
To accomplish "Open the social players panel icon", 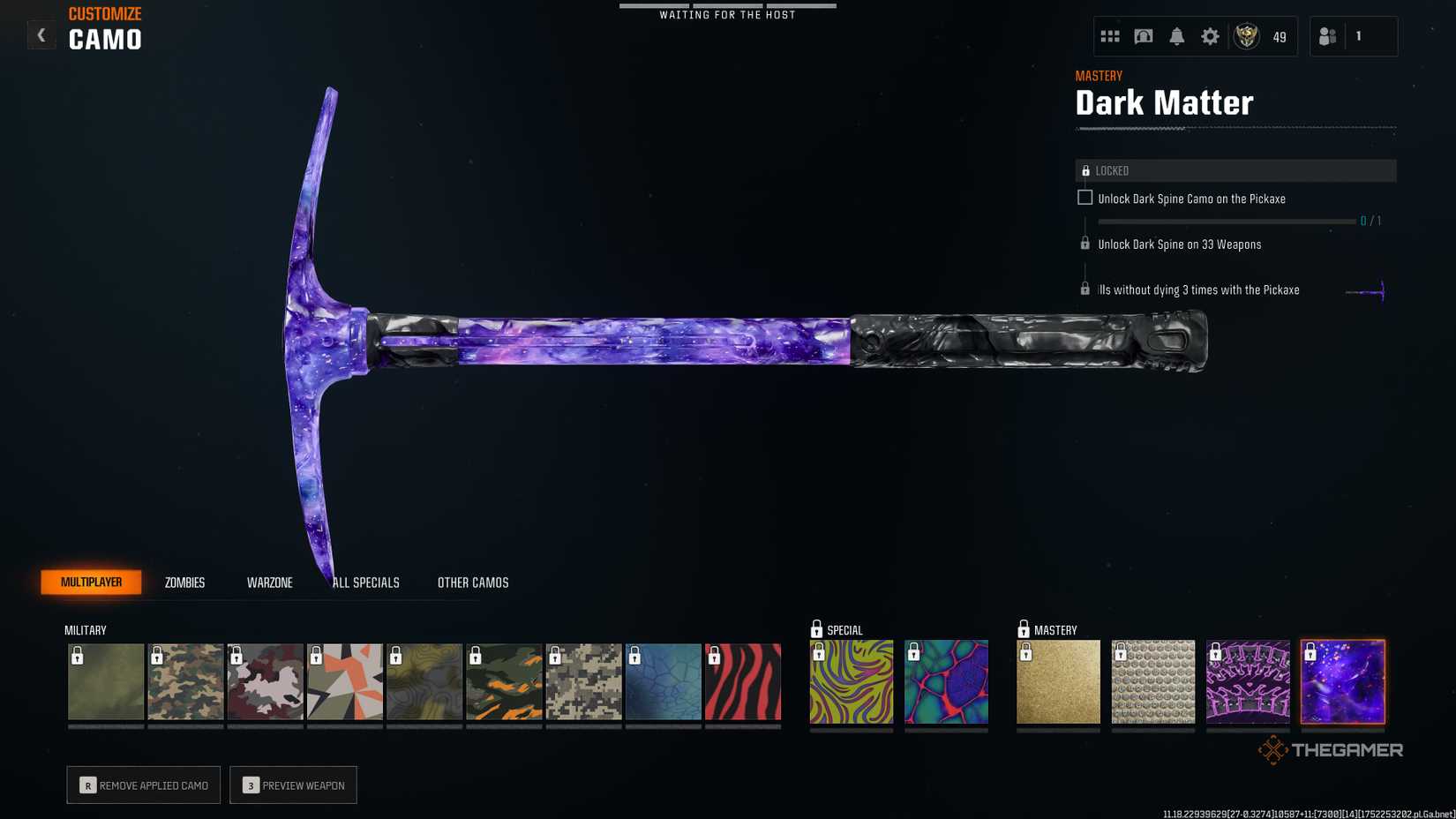I will coord(1327,36).
